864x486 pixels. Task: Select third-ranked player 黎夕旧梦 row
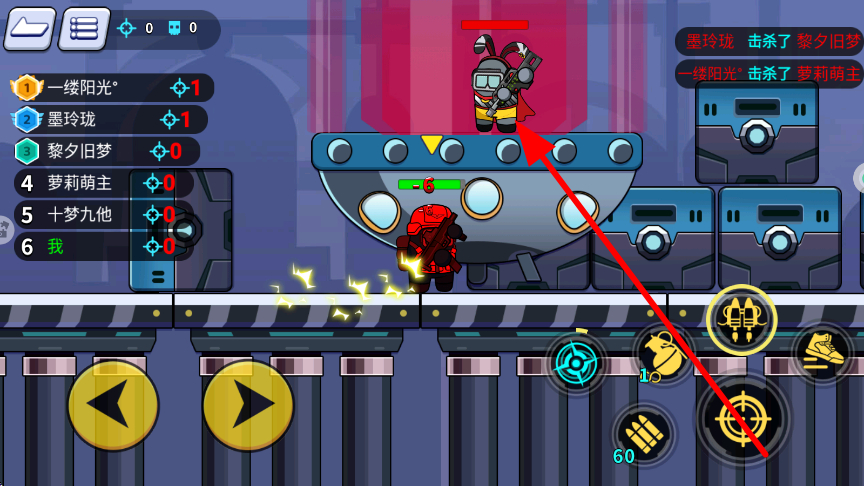(x=106, y=151)
